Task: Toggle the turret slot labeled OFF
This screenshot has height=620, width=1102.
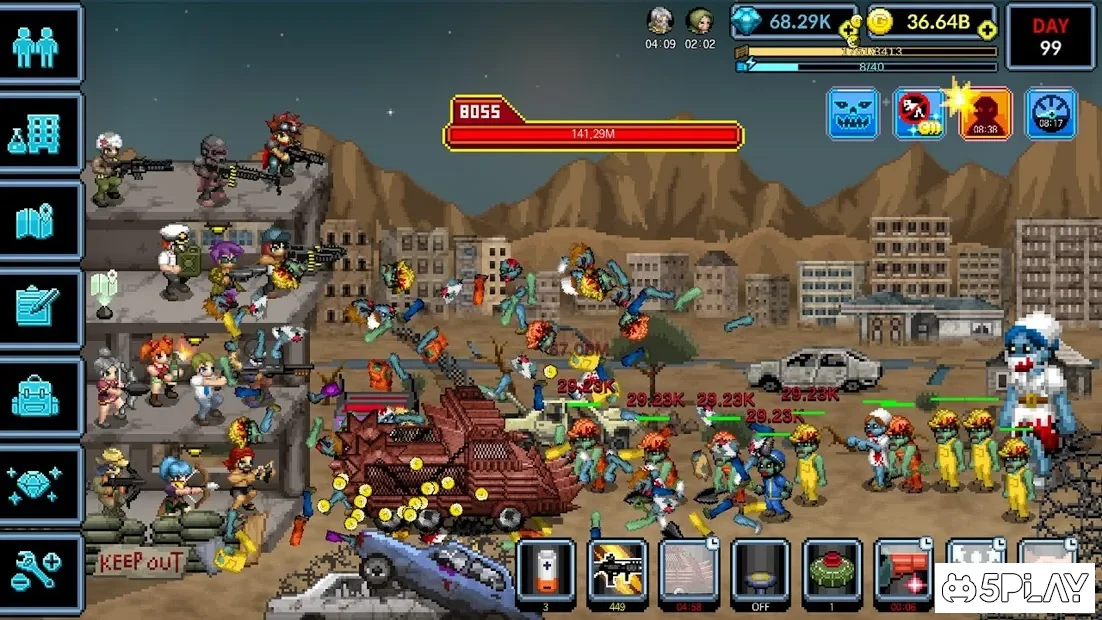Action: [762, 571]
